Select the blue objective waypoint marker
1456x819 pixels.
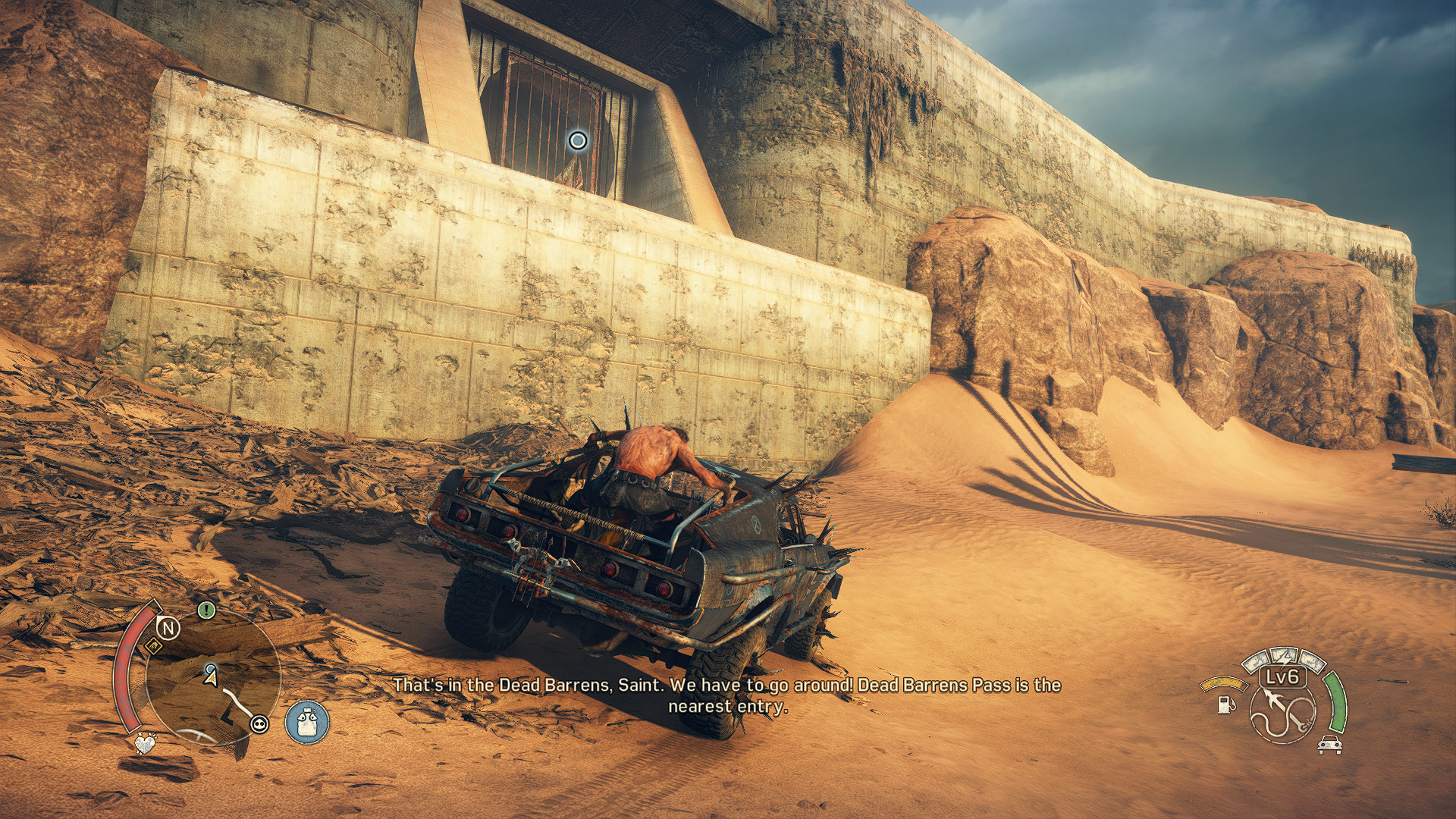578,140
